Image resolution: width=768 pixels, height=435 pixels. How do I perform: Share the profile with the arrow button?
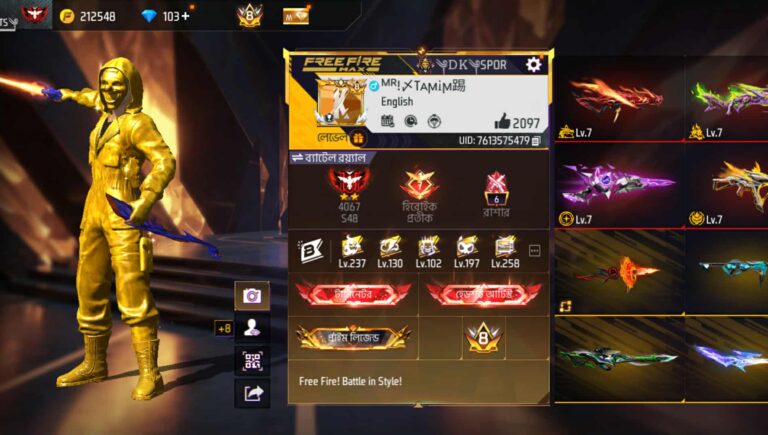[252, 393]
